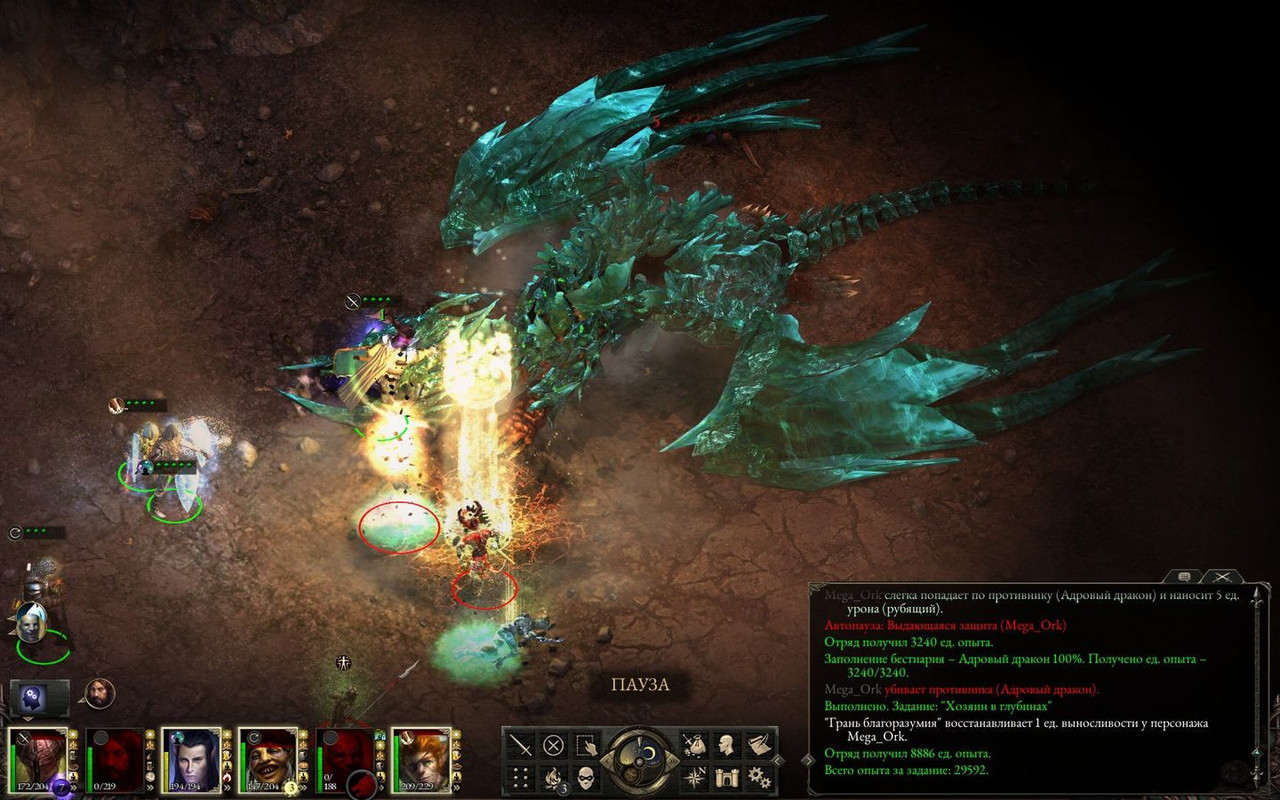Switch to the combat log crossed-swords tab

[1221, 577]
